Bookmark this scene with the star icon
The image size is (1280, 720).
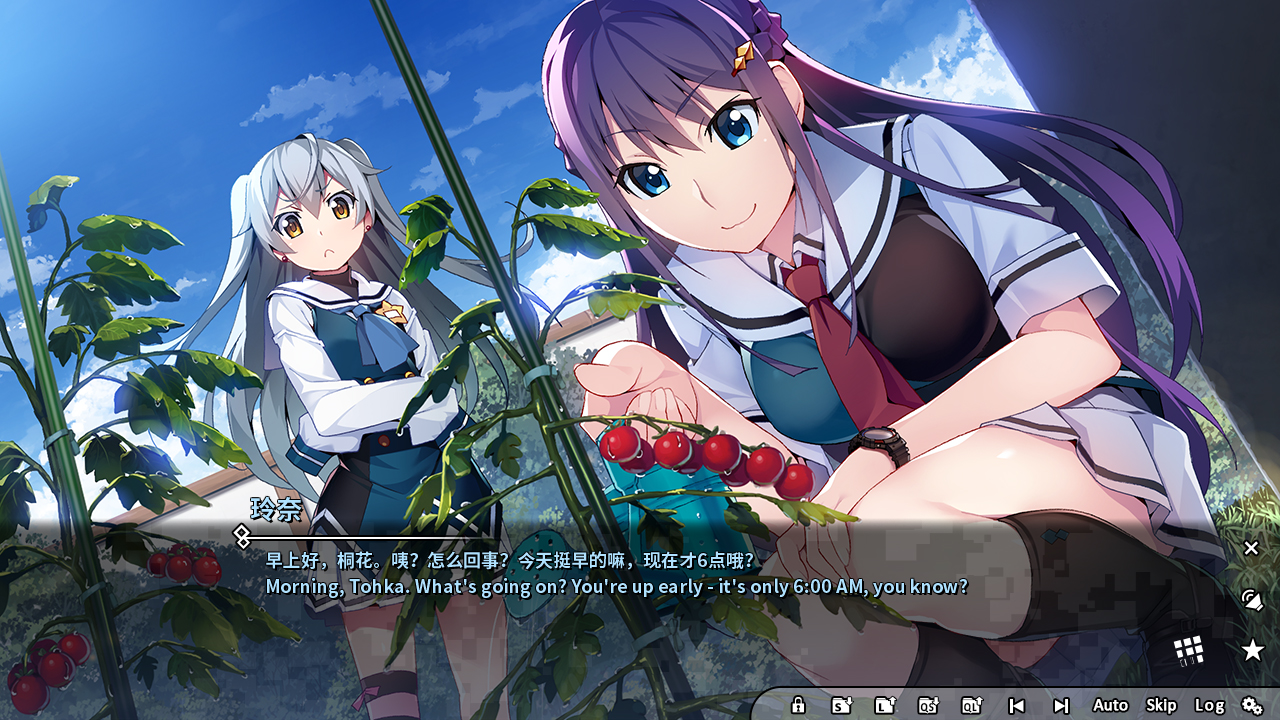1251,649
